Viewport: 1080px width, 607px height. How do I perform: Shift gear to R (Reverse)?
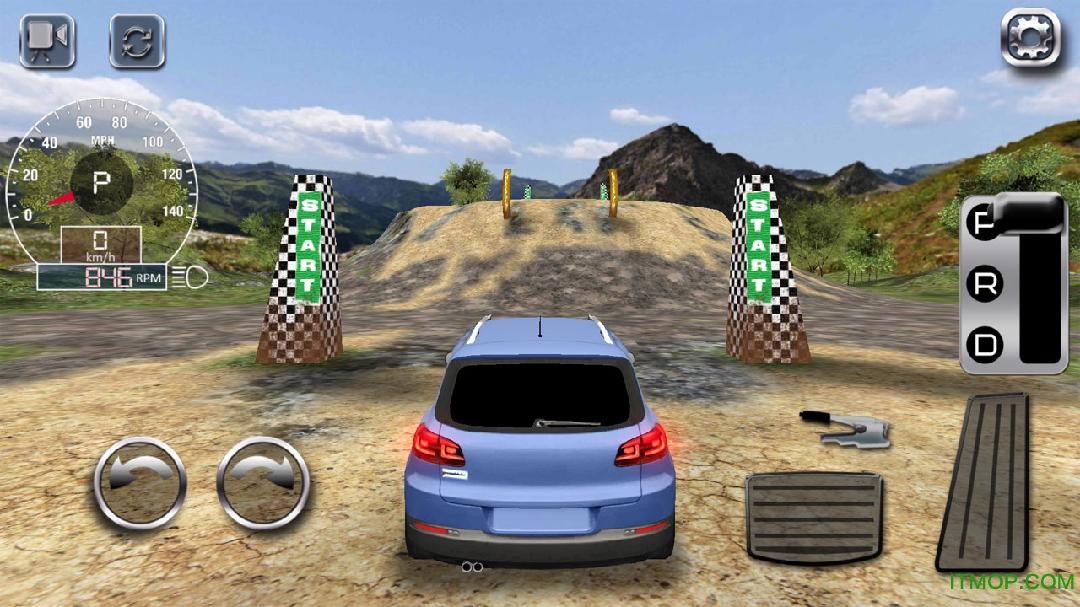(x=986, y=285)
